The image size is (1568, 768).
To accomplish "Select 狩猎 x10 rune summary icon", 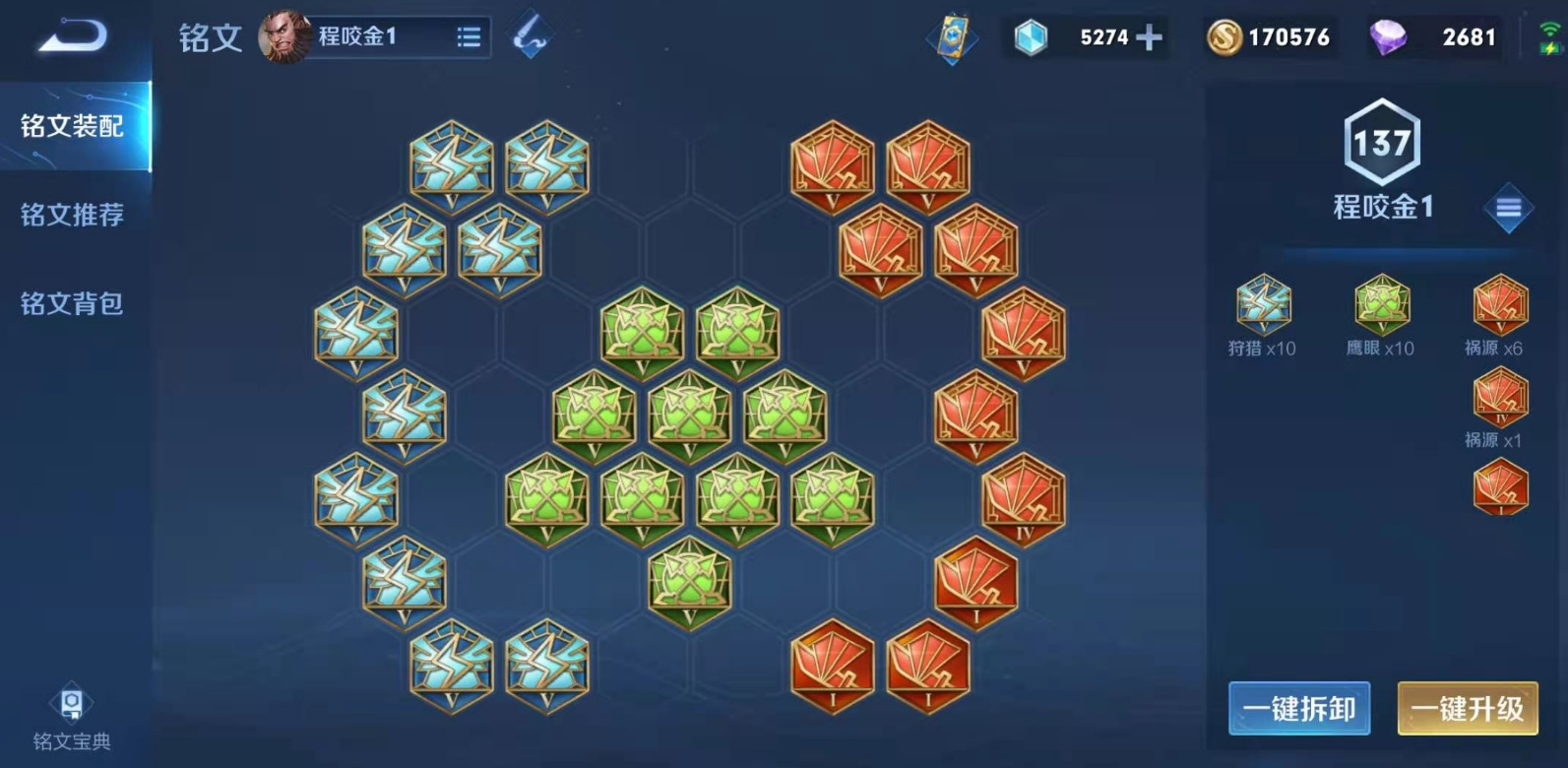I will (1263, 304).
